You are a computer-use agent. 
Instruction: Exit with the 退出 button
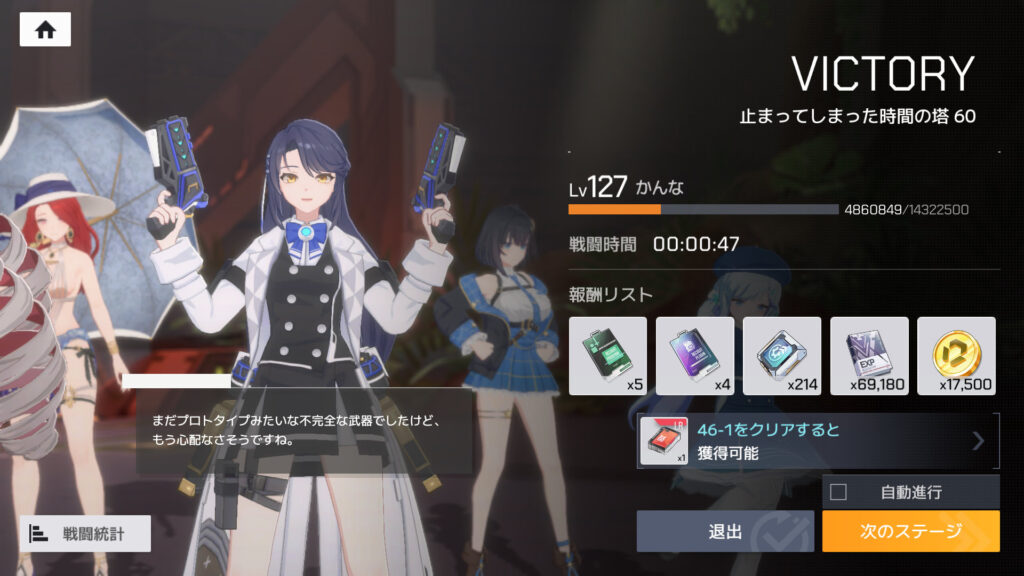pos(726,531)
